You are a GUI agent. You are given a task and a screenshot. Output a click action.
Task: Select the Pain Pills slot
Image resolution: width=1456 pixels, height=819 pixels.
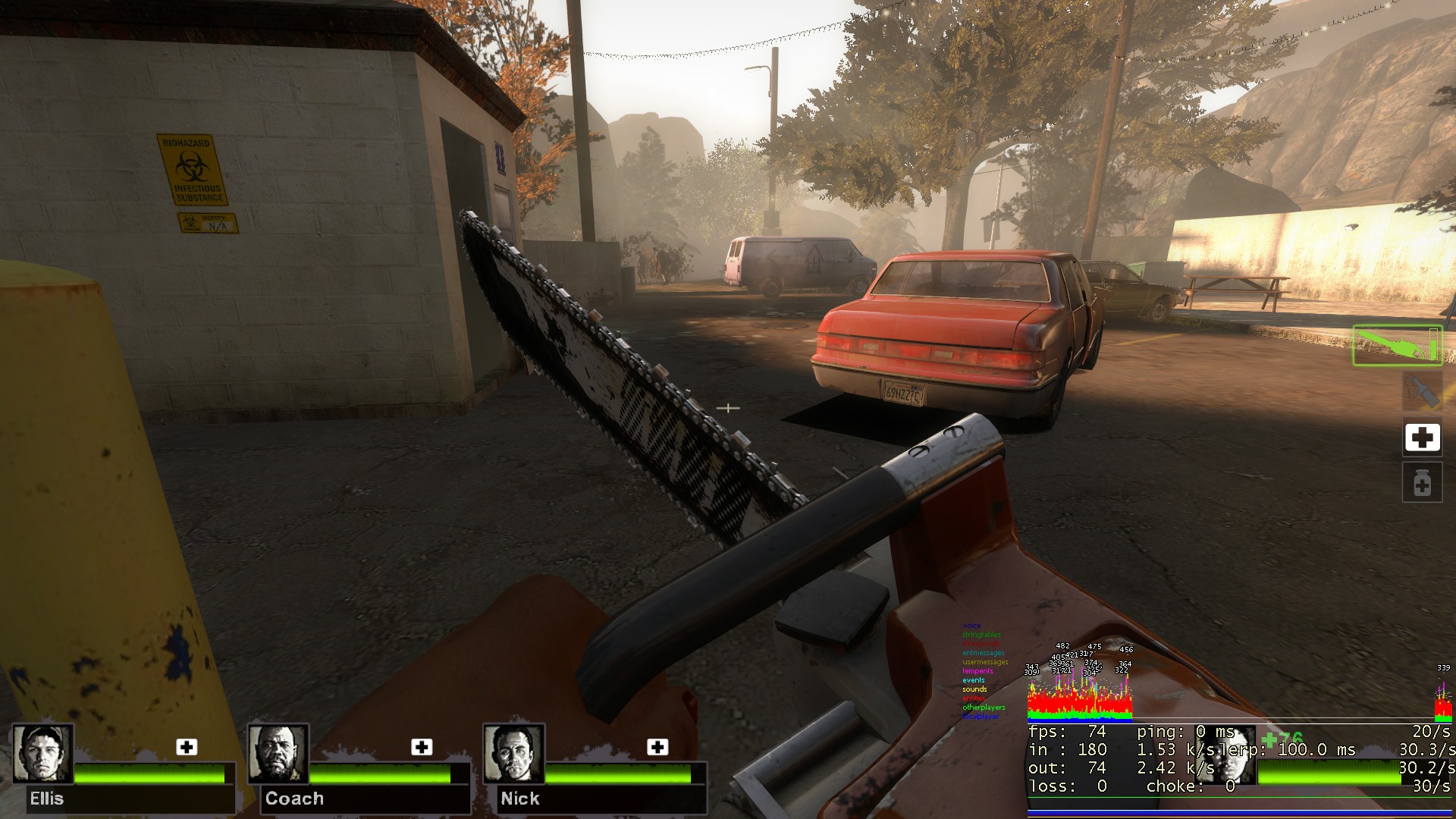(1422, 483)
